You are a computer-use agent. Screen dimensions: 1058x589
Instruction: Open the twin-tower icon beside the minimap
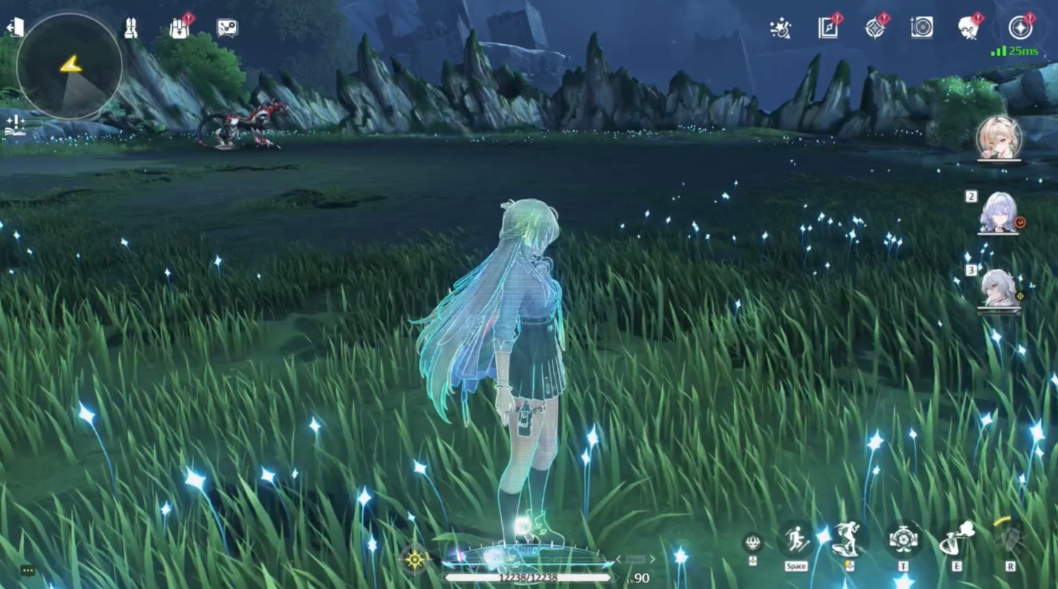(131, 29)
